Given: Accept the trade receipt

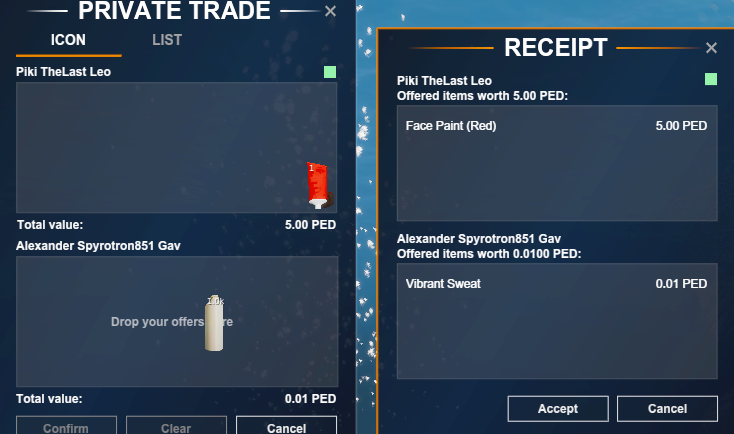Looking at the screenshot, I should coord(558,408).
